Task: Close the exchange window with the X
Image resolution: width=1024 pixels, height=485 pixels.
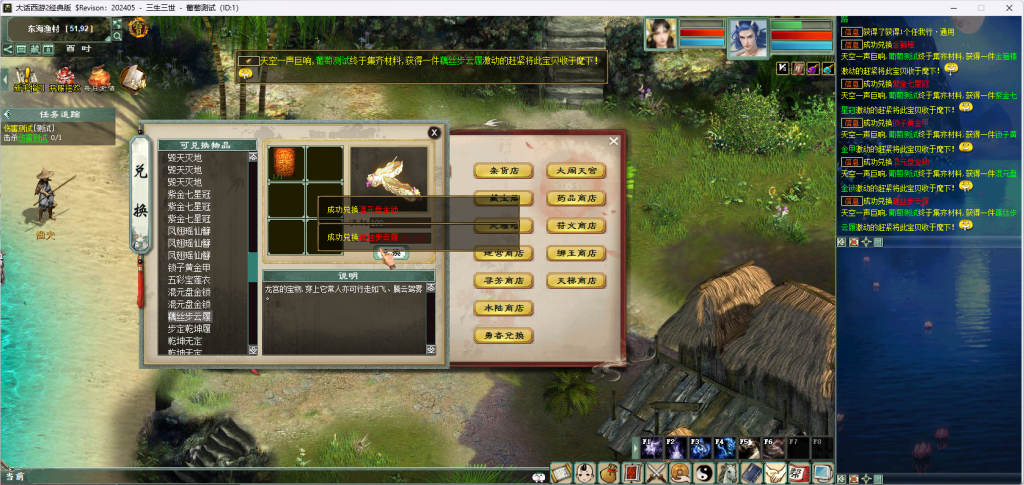Action: [x=434, y=132]
